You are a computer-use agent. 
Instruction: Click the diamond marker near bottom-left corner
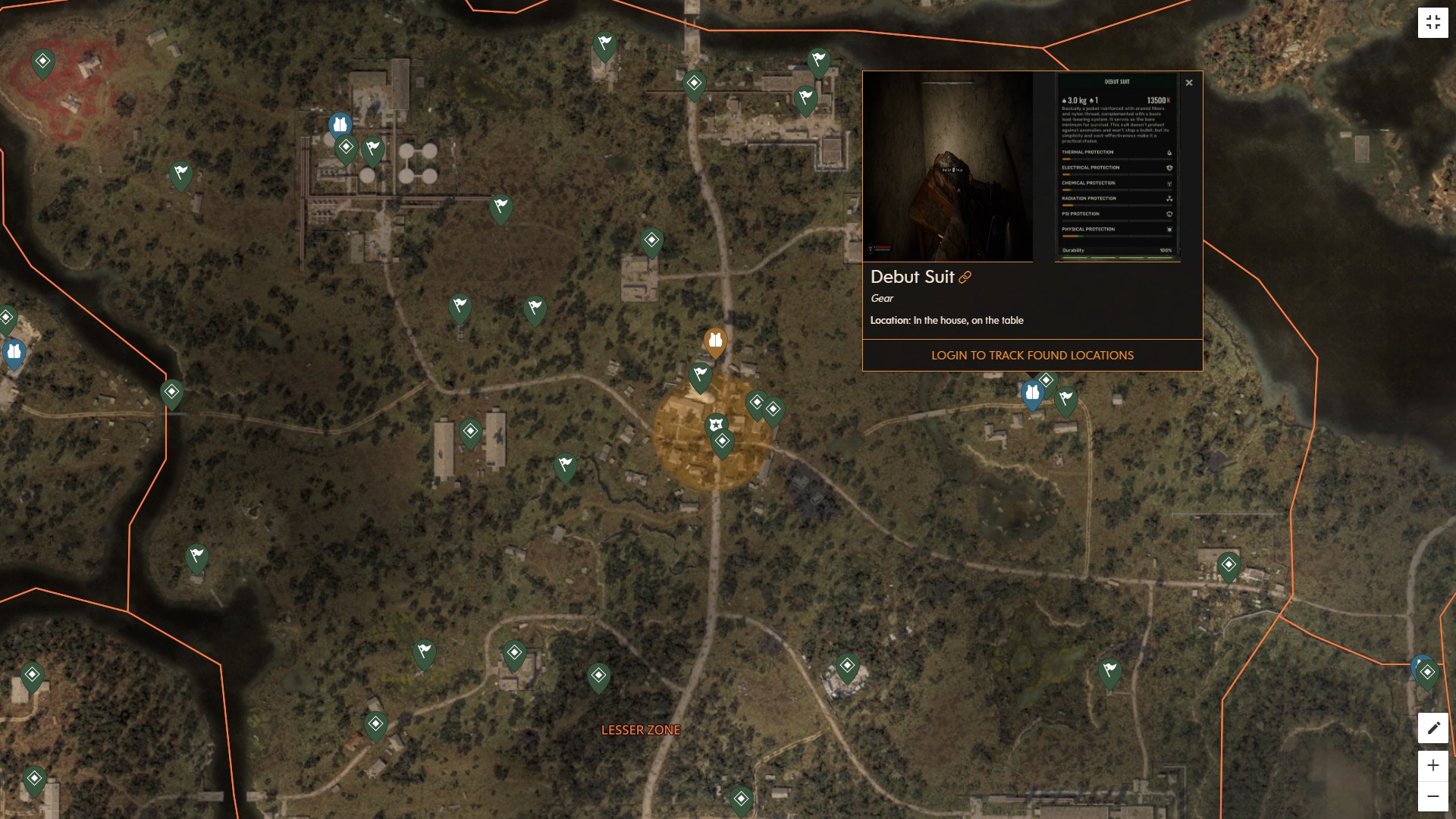(33, 777)
